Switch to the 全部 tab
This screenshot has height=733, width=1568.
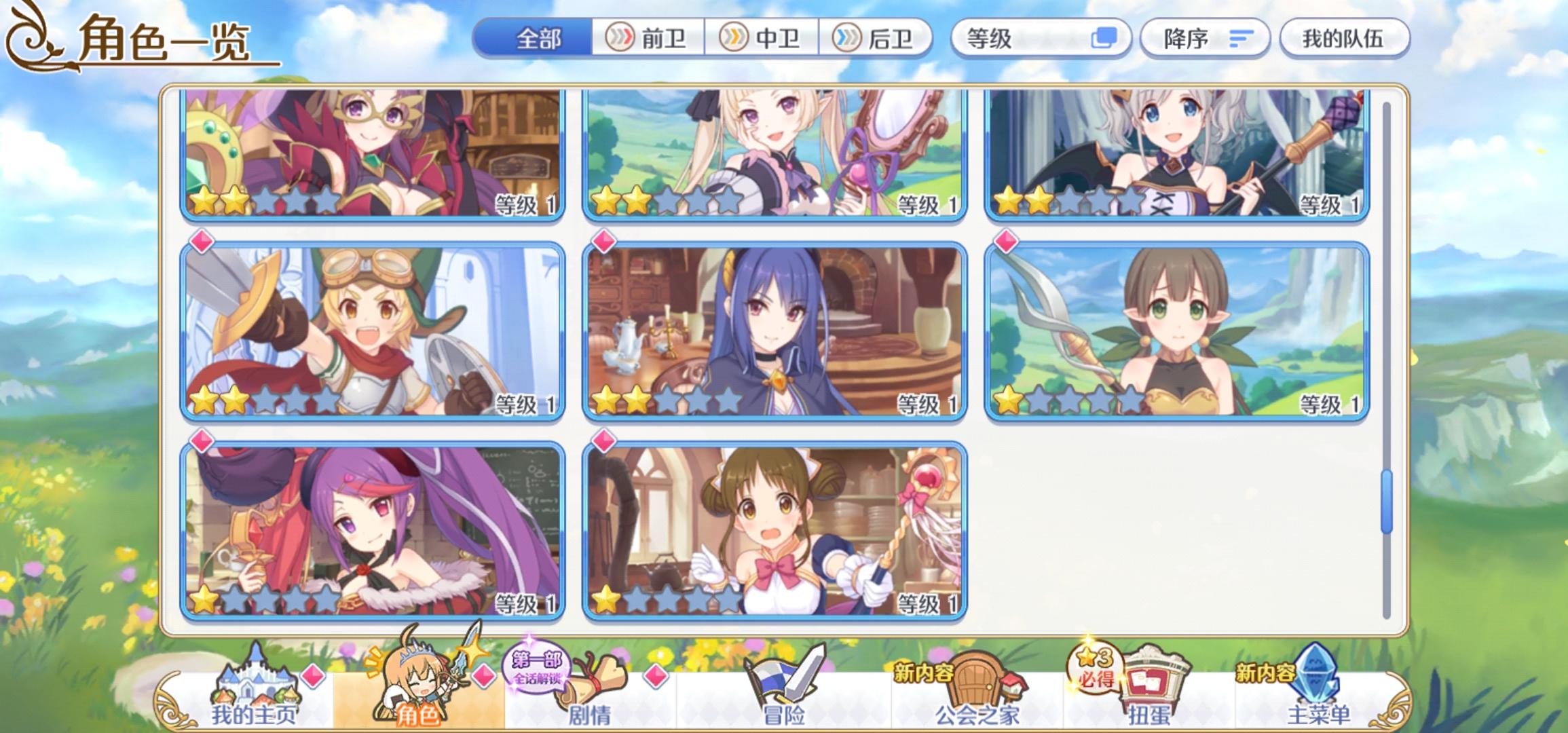tap(536, 40)
